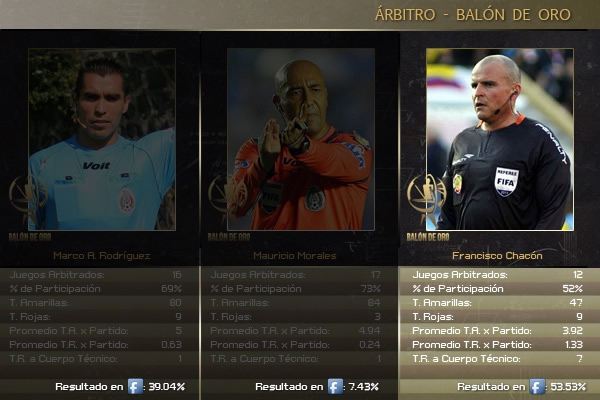
Task: Open the Facebook icon beside the 39.04% result
Action: pos(135,386)
